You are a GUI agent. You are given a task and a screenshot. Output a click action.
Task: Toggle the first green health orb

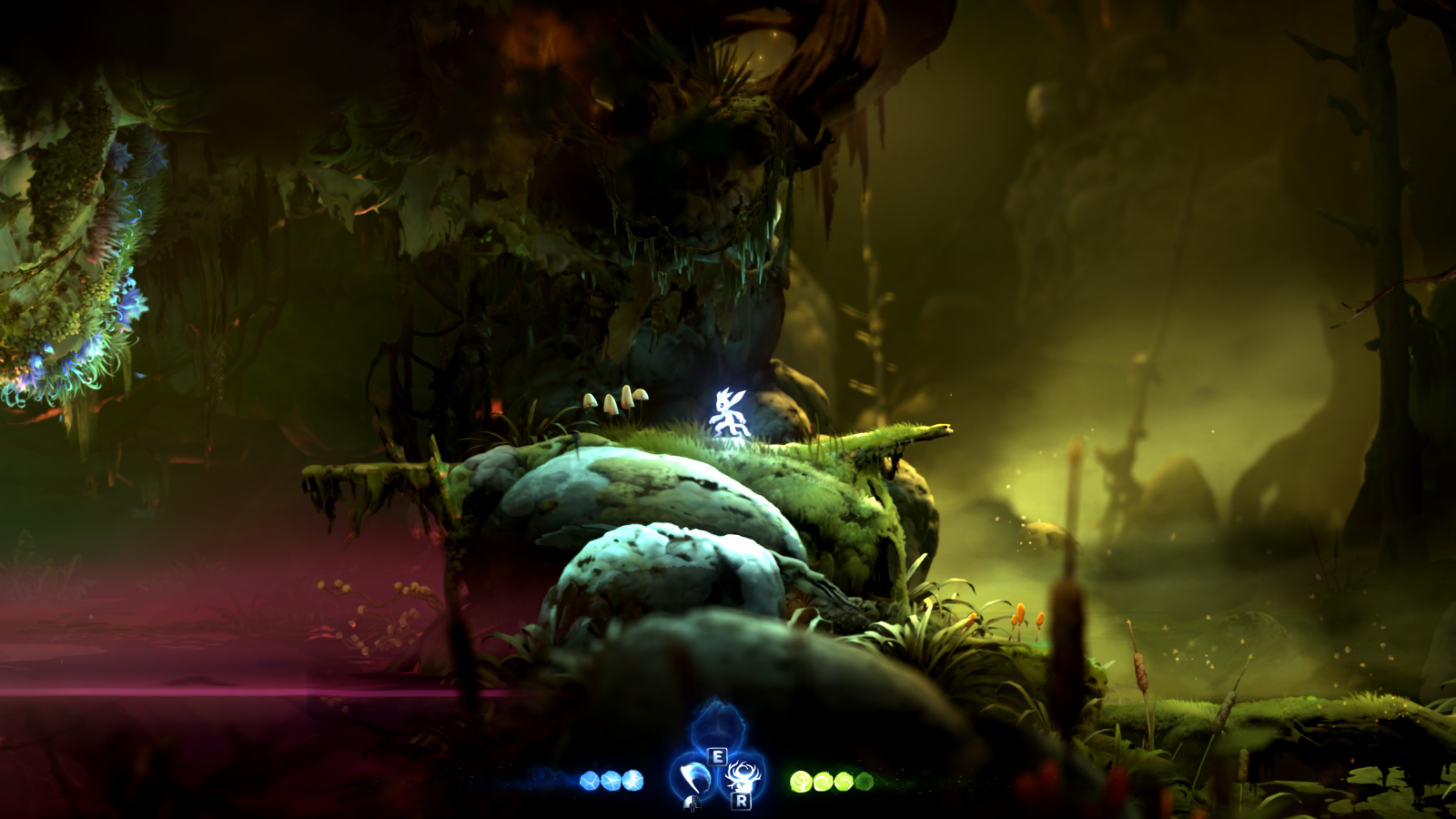click(x=800, y=781)
